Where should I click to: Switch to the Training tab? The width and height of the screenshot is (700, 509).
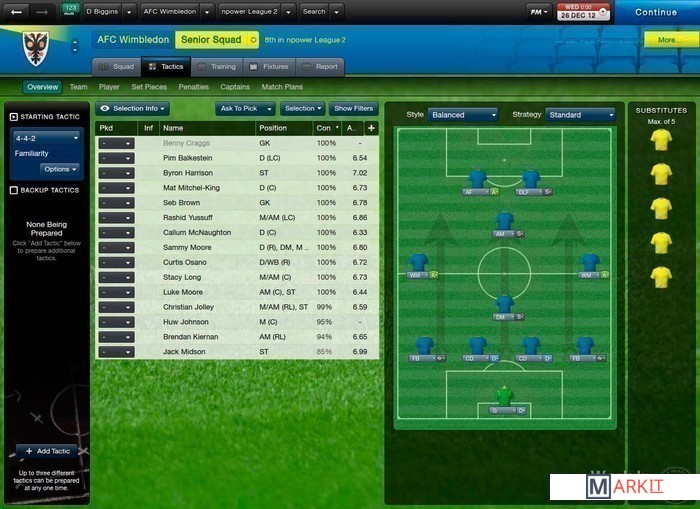point(217,67)
